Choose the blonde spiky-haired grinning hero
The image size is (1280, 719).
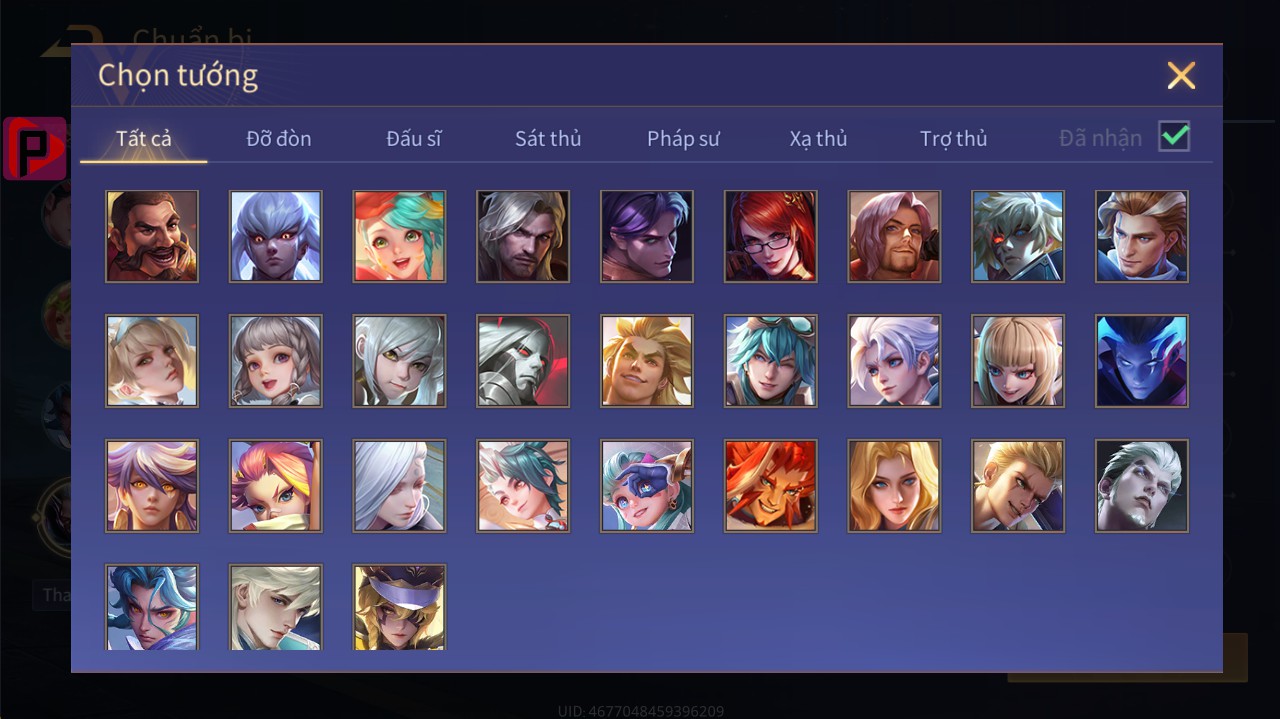pyautogui.click(x=647, y=361)
